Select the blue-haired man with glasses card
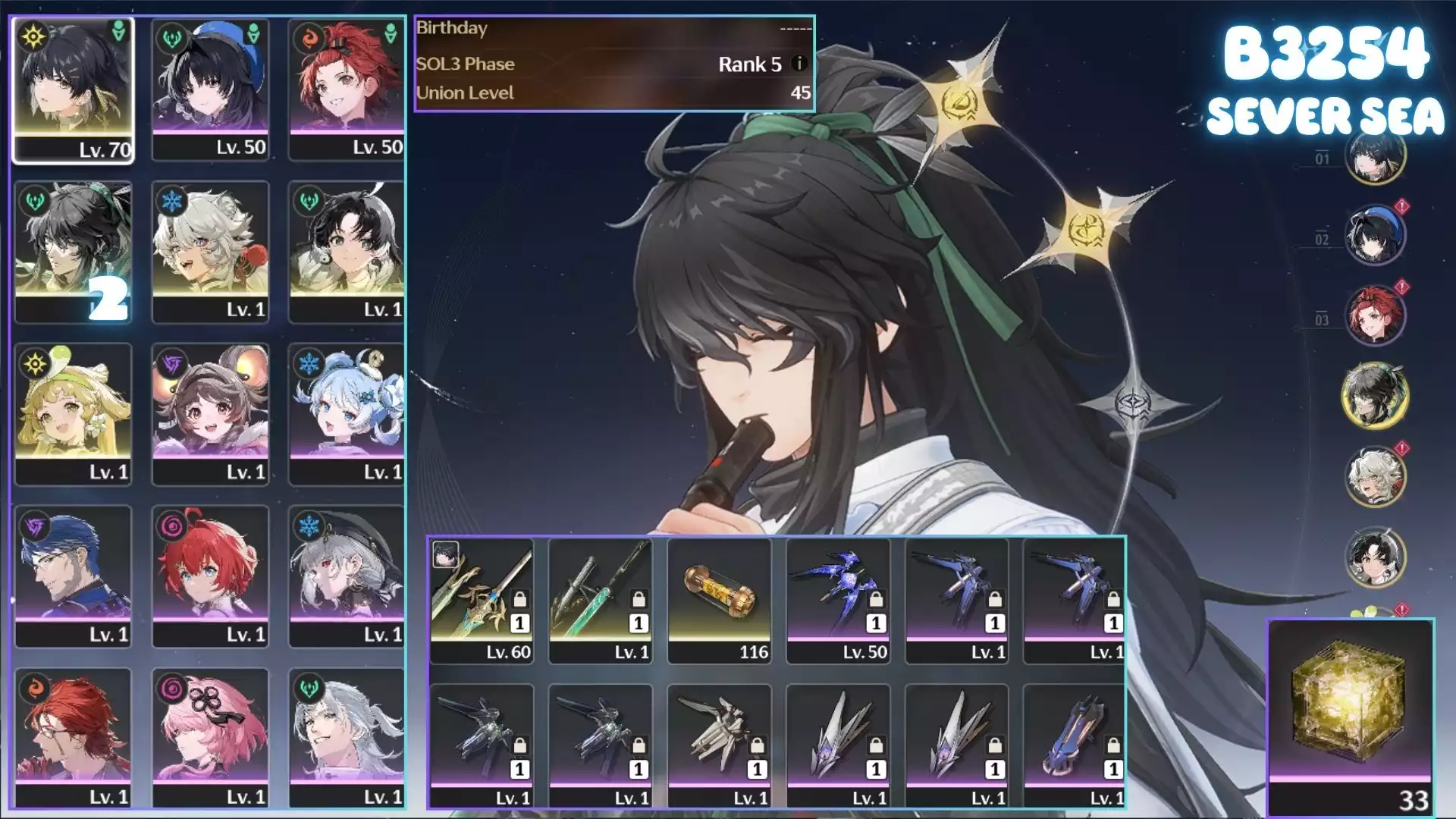This screenshot has width=1456, height=819. pyautogui.click(x=73, y=576)
